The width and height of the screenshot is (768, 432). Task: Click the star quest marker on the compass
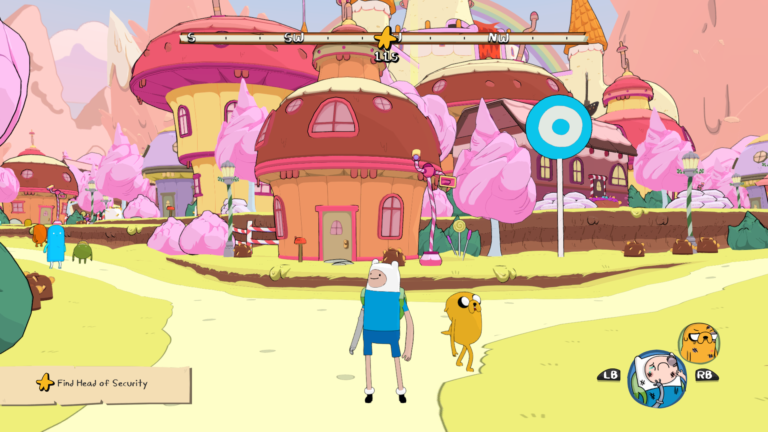[385, 38]
